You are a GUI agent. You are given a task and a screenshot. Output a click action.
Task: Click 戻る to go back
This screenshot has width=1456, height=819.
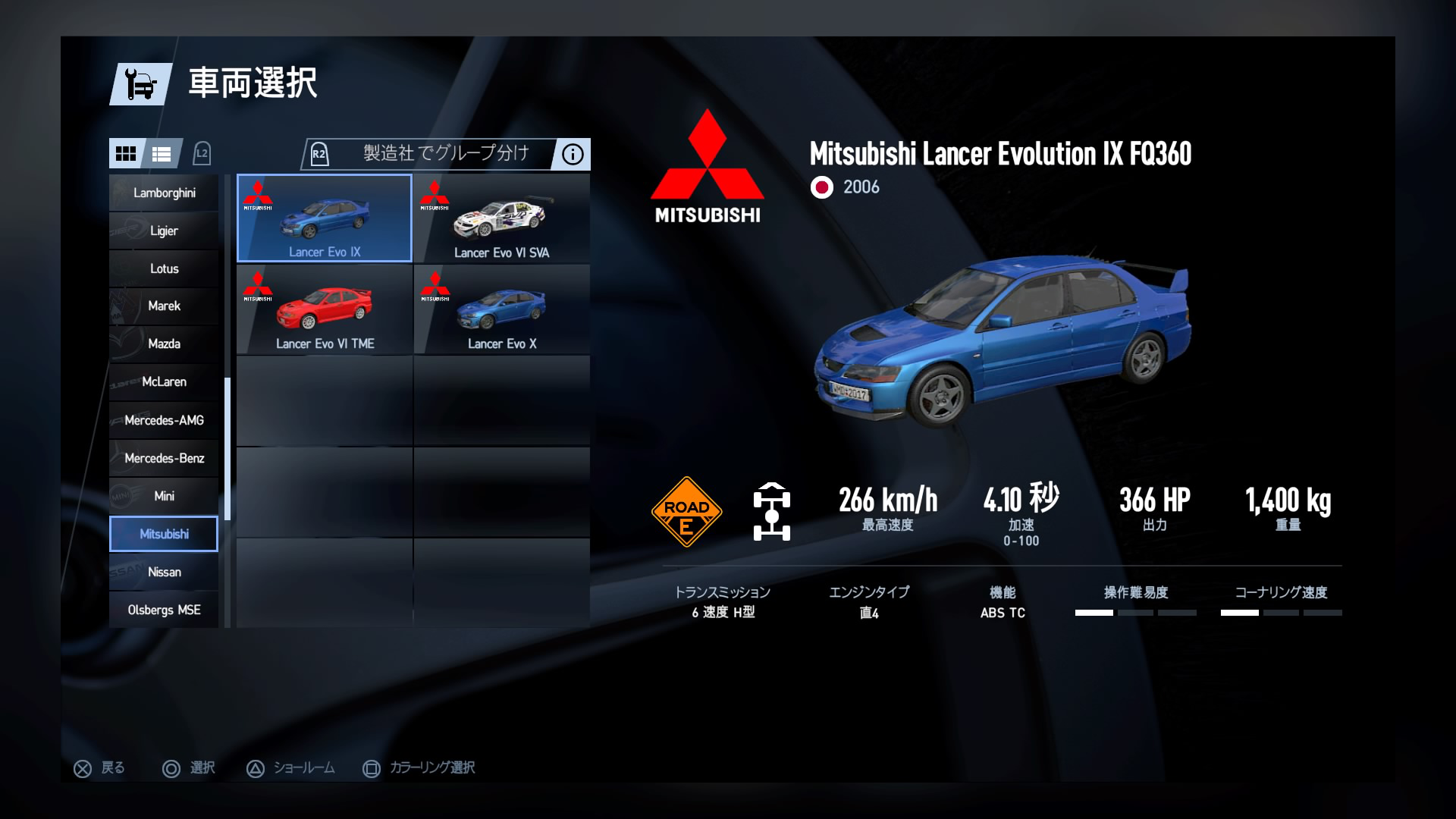[x=99, y=767]
